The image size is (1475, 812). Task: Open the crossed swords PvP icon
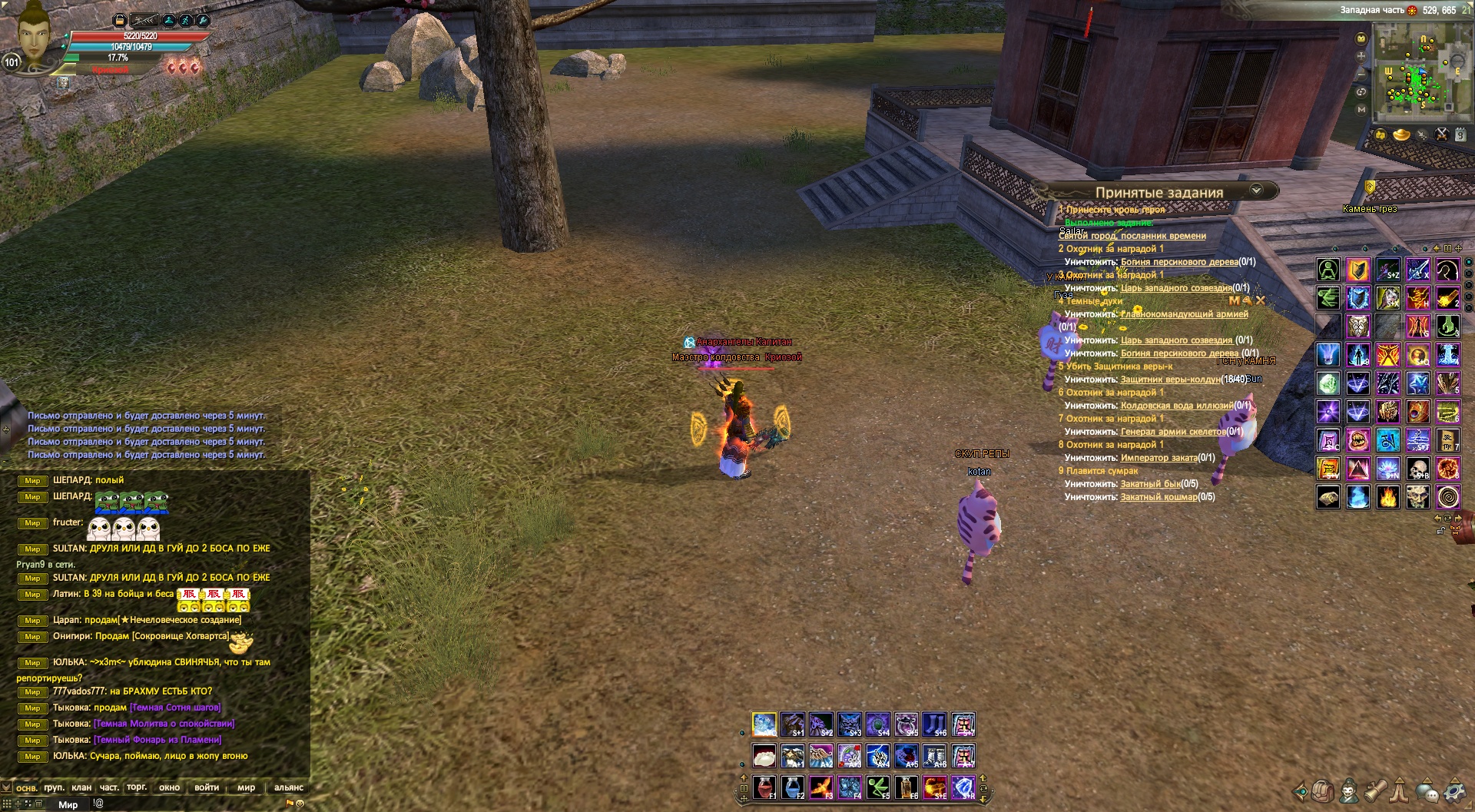click(1442, 135)
